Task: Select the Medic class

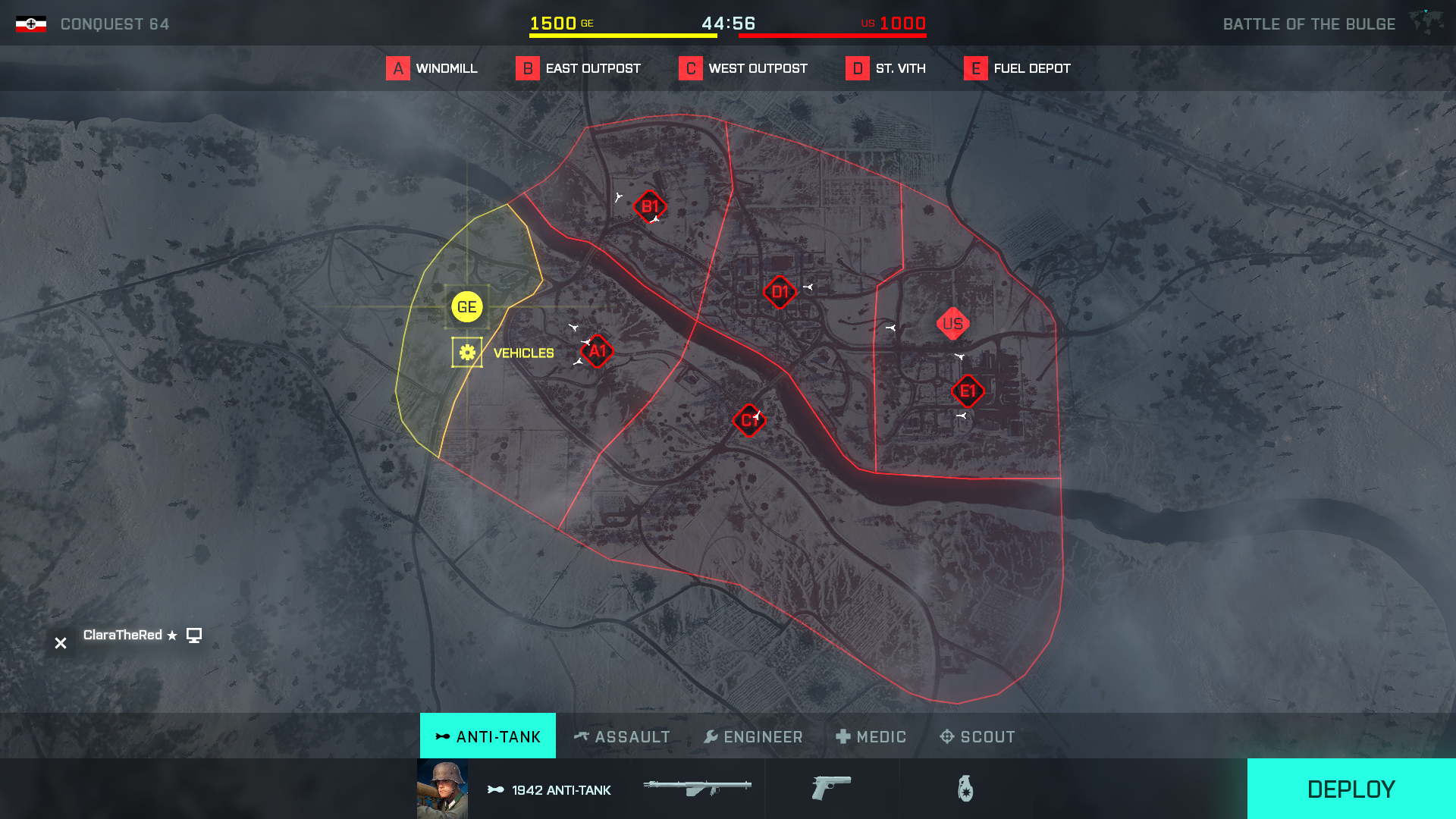Action: [x=871, y=736]
